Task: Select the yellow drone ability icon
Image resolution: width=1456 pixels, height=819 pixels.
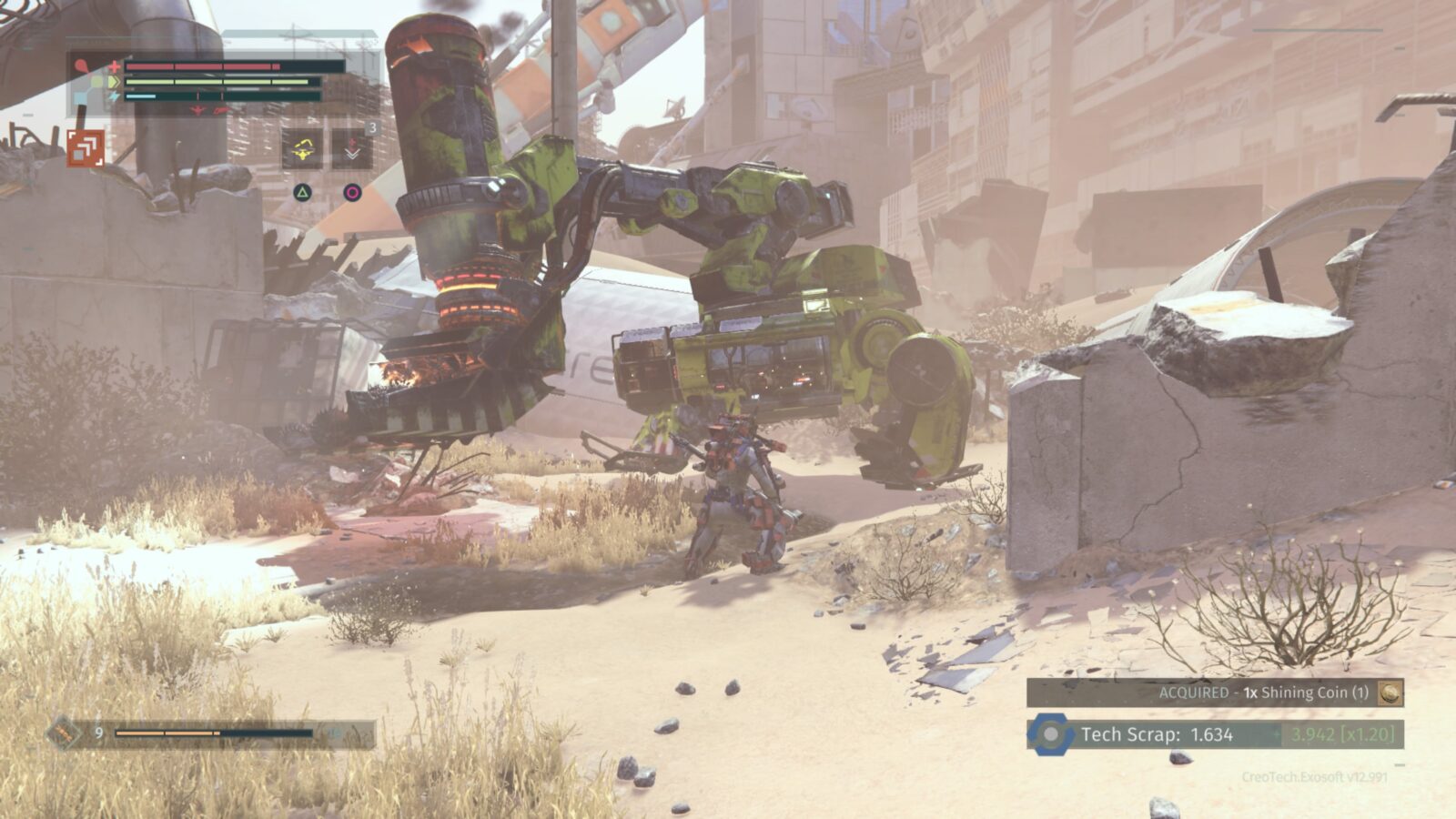Action: [303, 151]
